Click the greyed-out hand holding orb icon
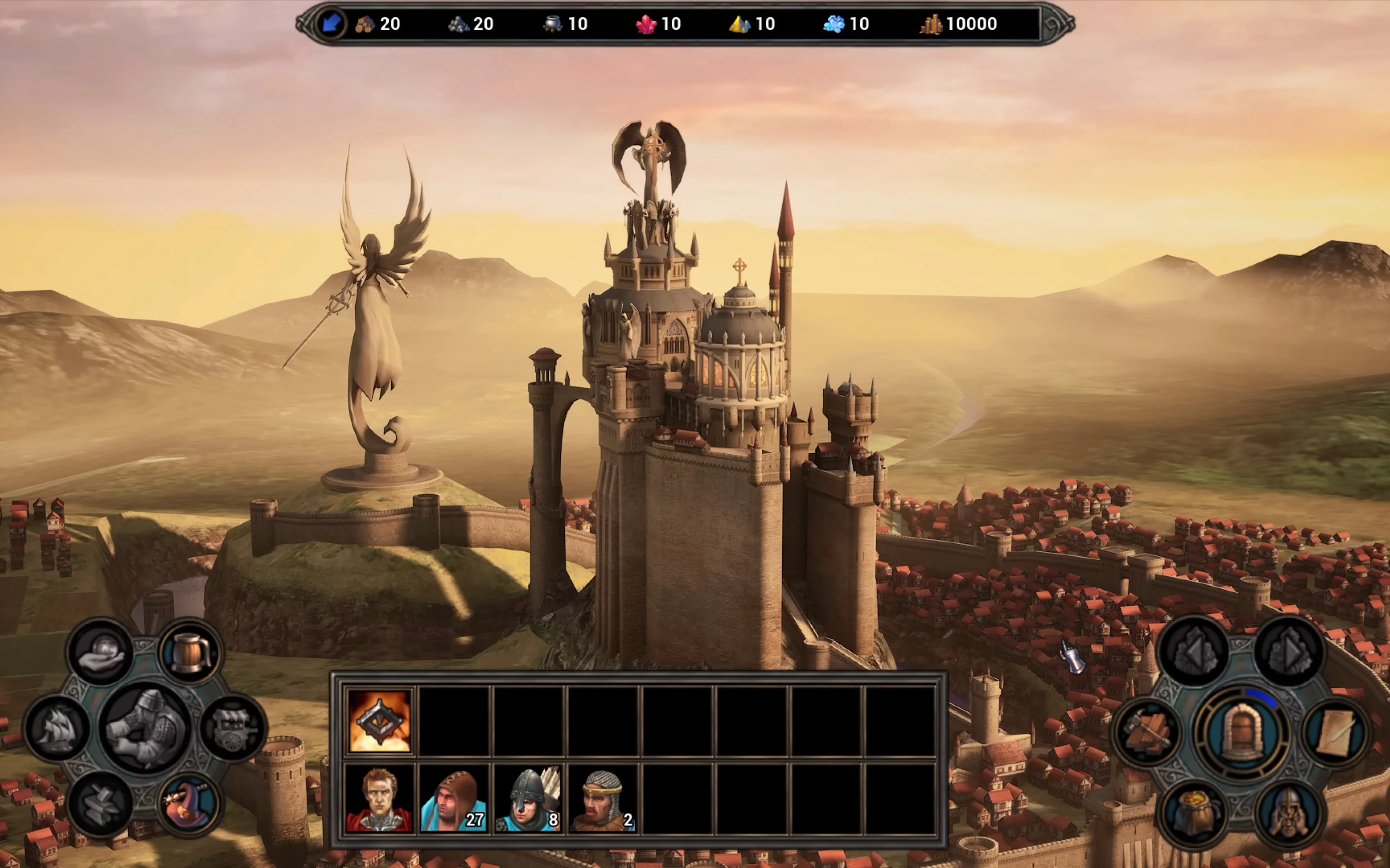This screenshot has width=1390, height=868. [x=101, y=651]
